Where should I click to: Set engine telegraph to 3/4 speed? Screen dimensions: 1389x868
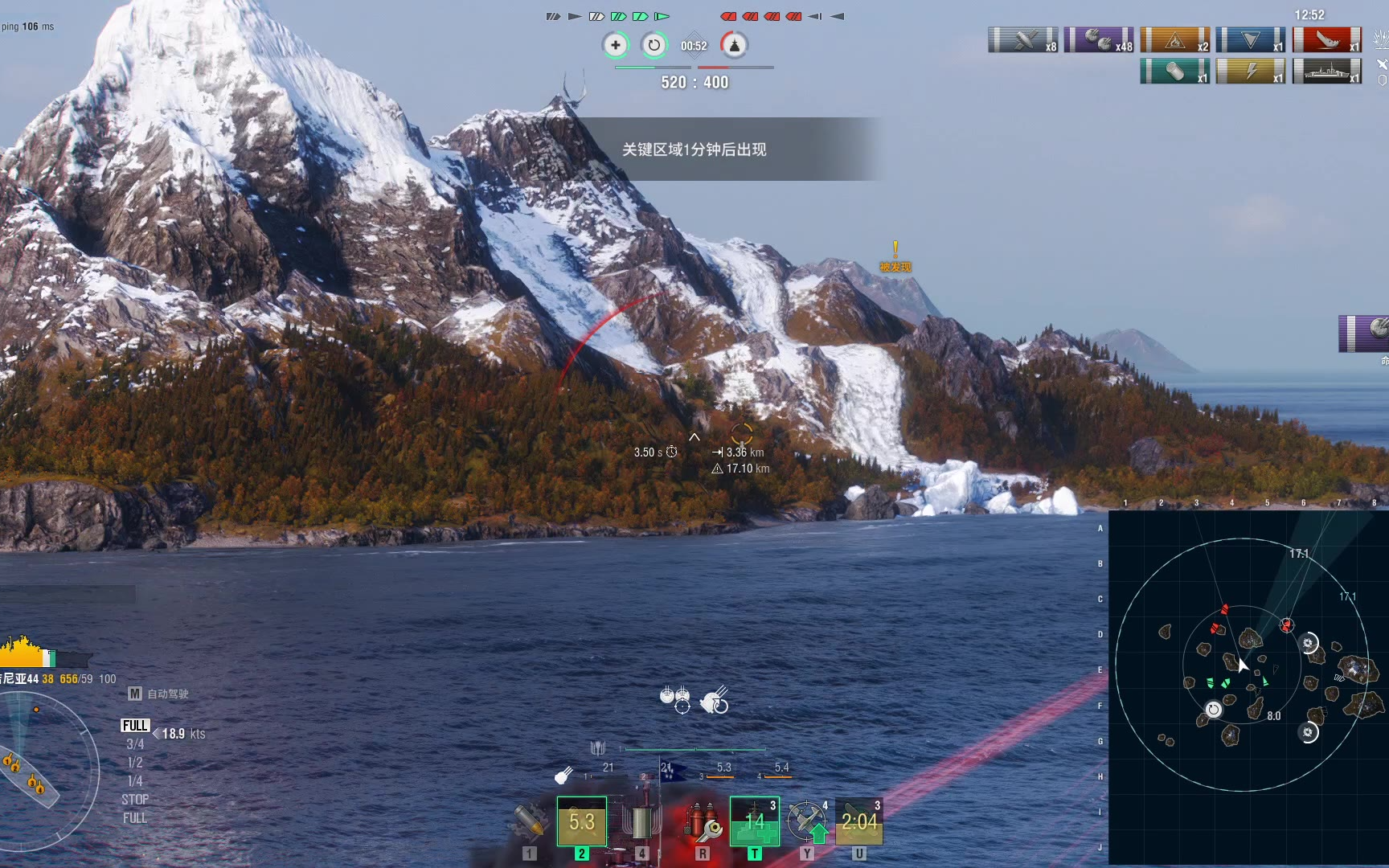tap(135, 744)
